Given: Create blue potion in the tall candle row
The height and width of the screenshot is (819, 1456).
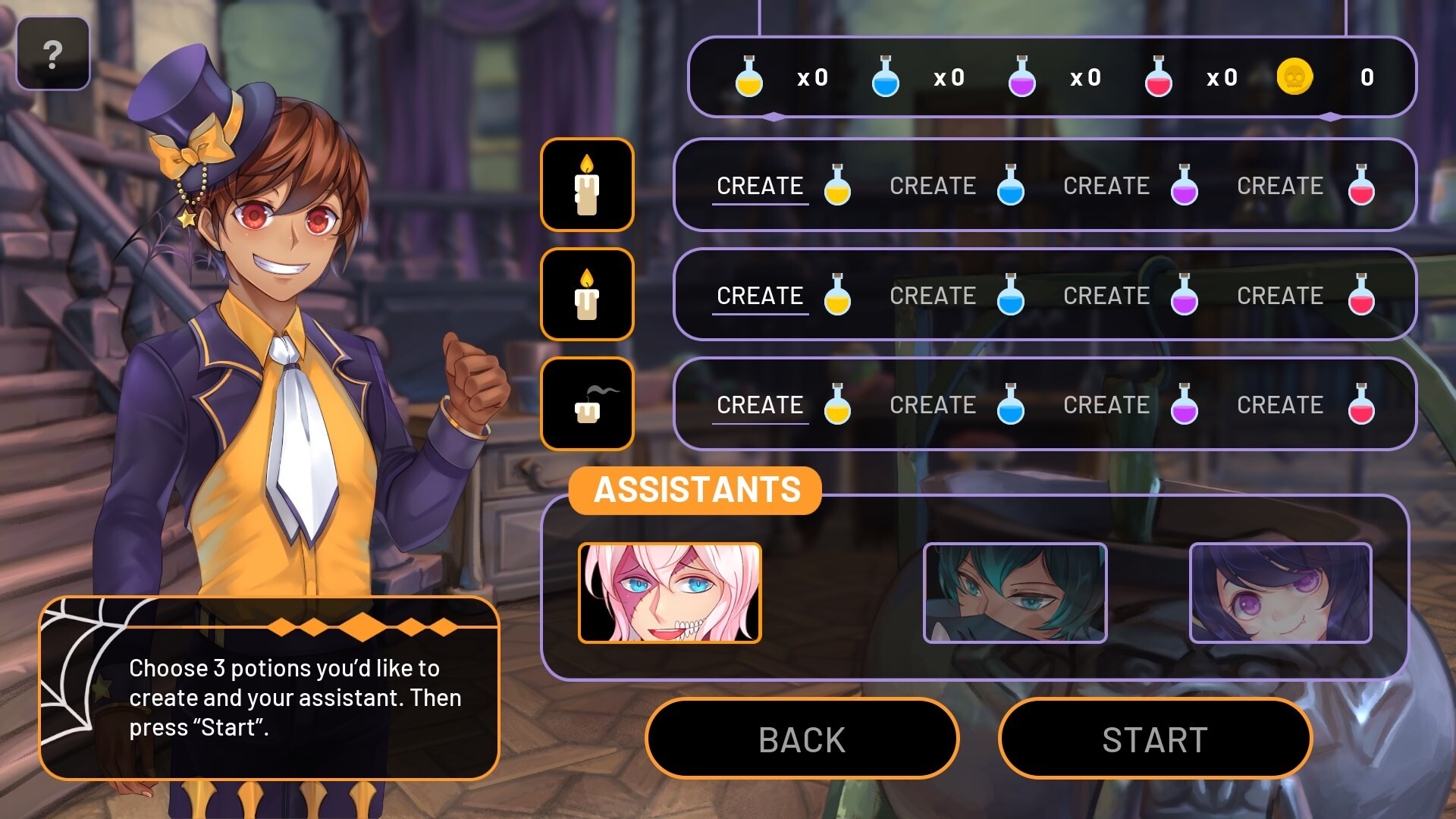Looking at the screenshot, I should [956, 186].
